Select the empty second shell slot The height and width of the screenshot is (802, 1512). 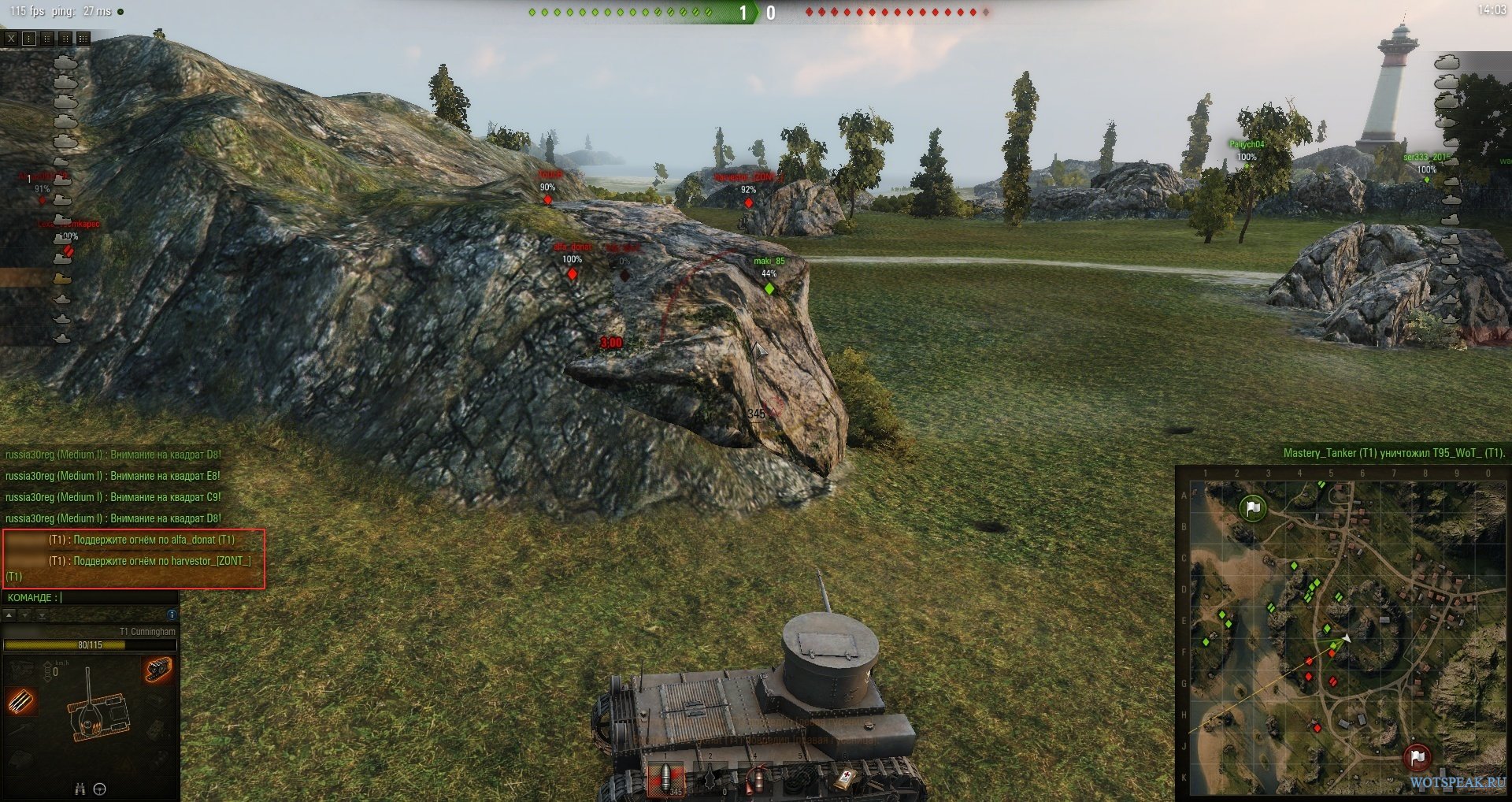710,780
